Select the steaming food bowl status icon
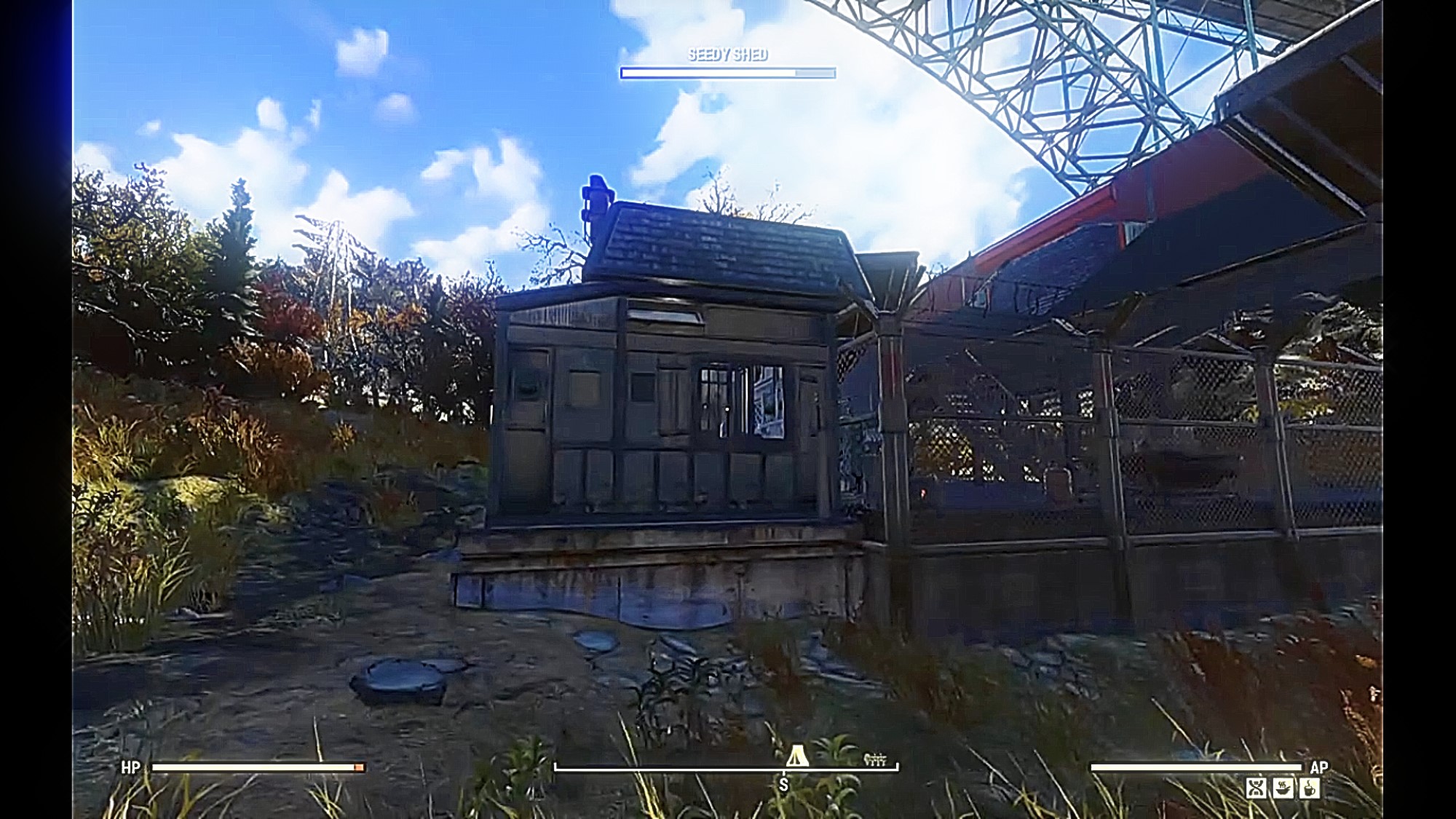Image resolution: width=1456 pixels, height=819 pixels. (x=1283, y=788)
